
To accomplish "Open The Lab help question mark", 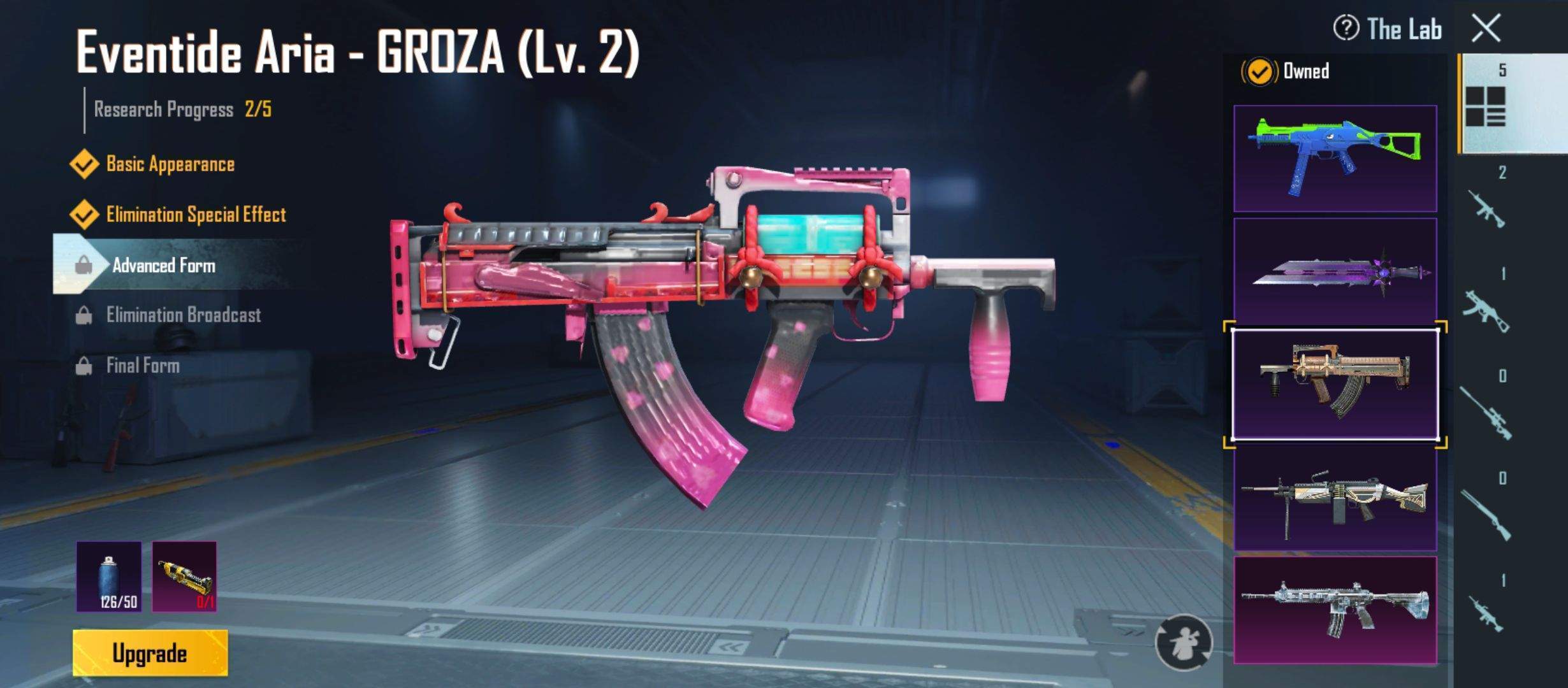I will coord(1346,29).
